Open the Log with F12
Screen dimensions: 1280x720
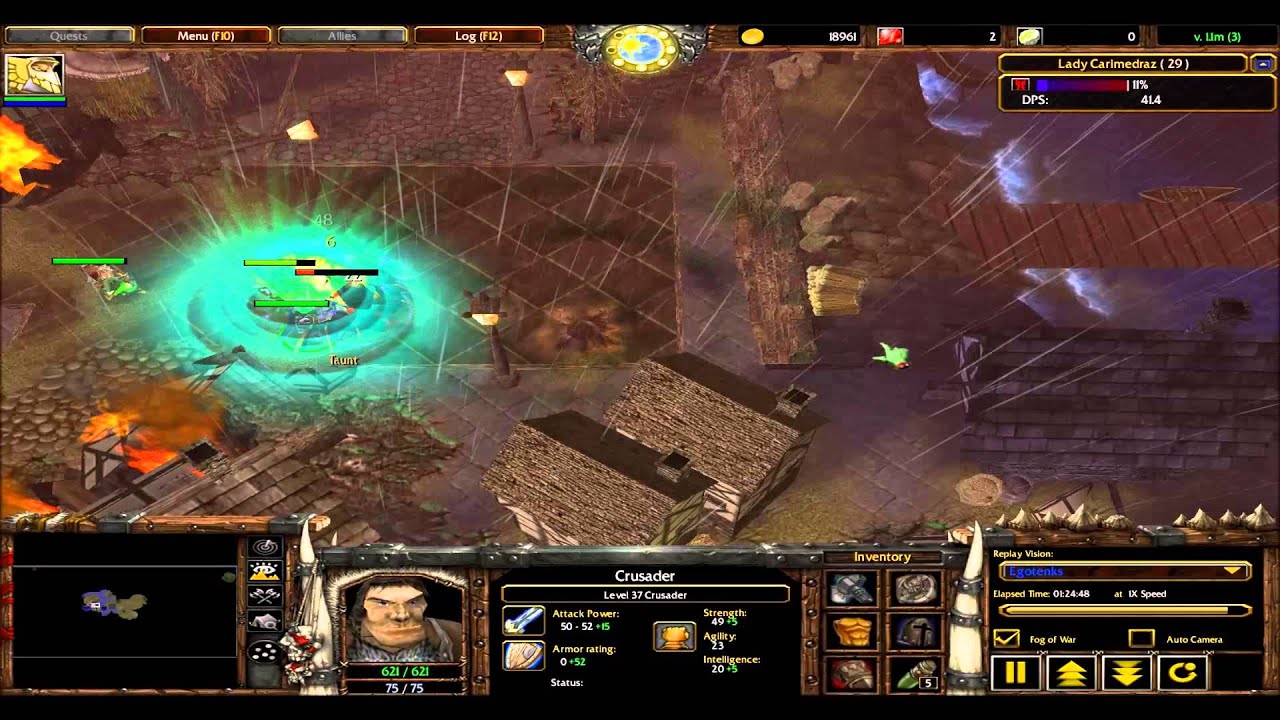(x=480, y=35)
